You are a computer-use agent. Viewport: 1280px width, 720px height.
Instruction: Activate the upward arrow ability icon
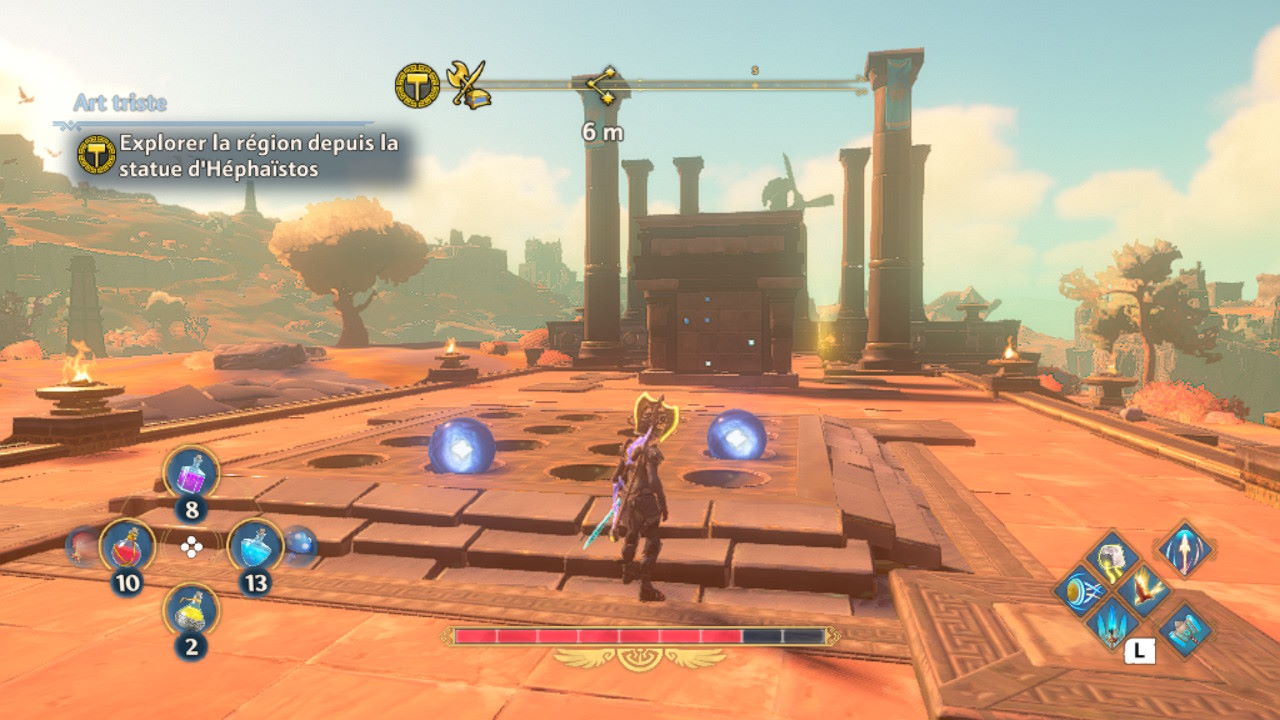tap(1186, 549)
